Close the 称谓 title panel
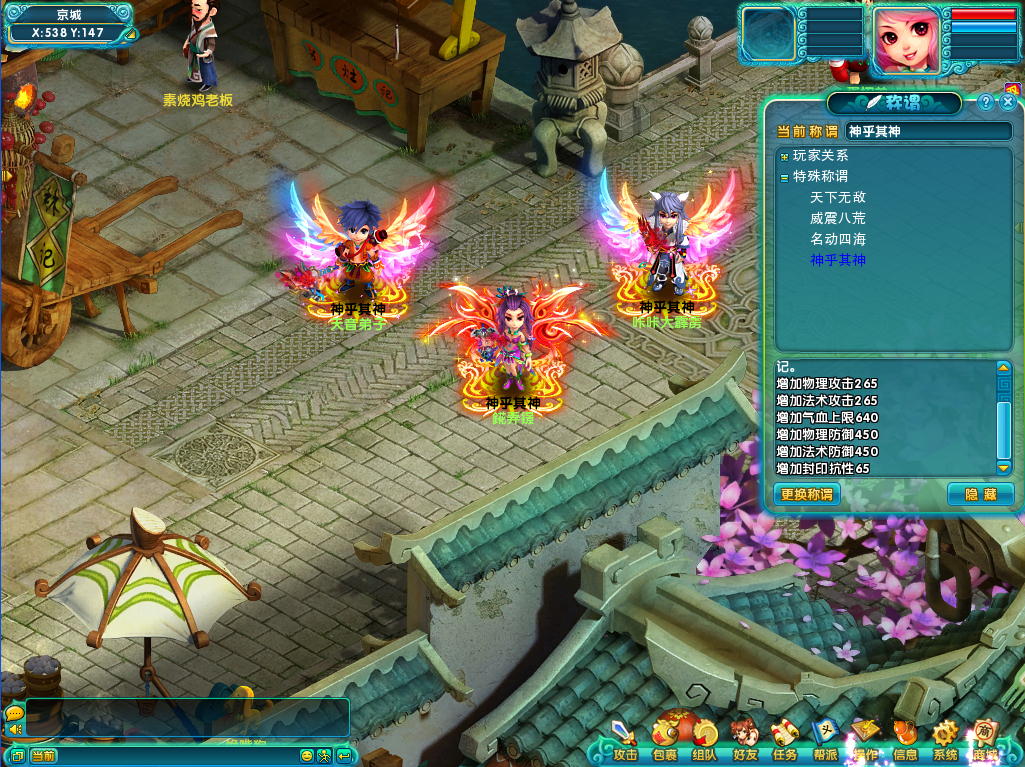1025x767 pixels. coord(1008,102)
